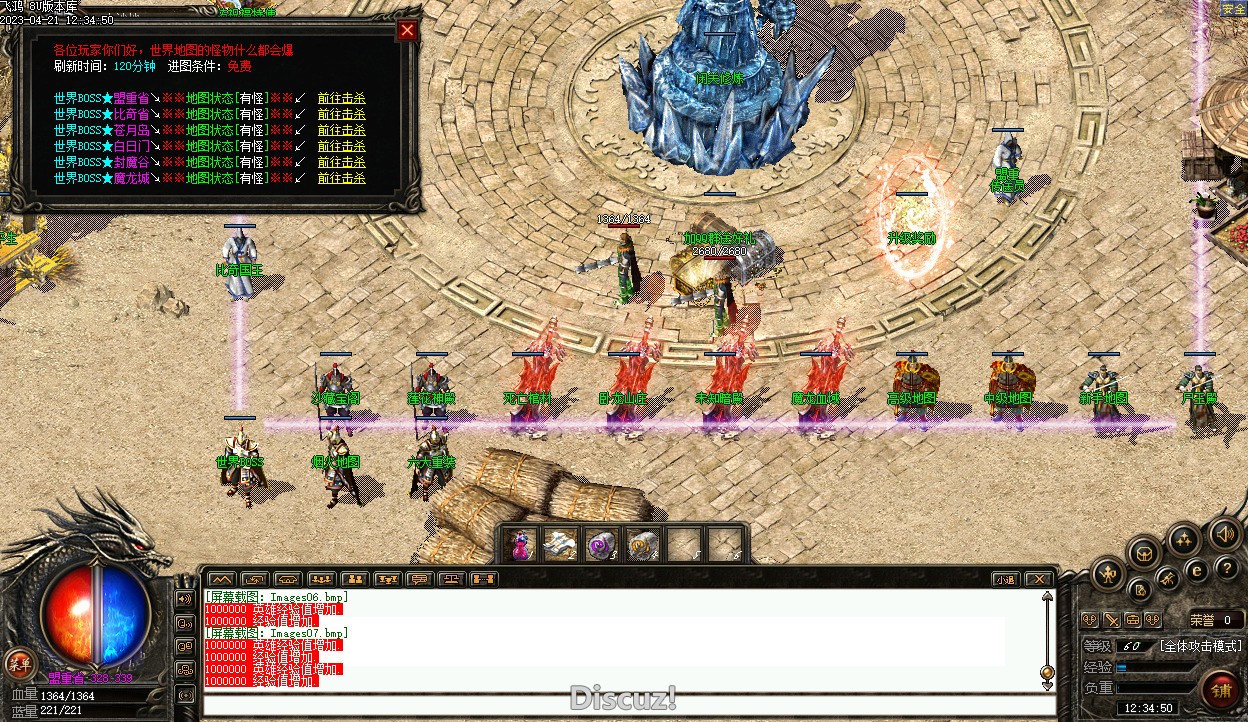Select the white scroll hotbar slot
1248x722 pixels.
[x=560, y=545]
